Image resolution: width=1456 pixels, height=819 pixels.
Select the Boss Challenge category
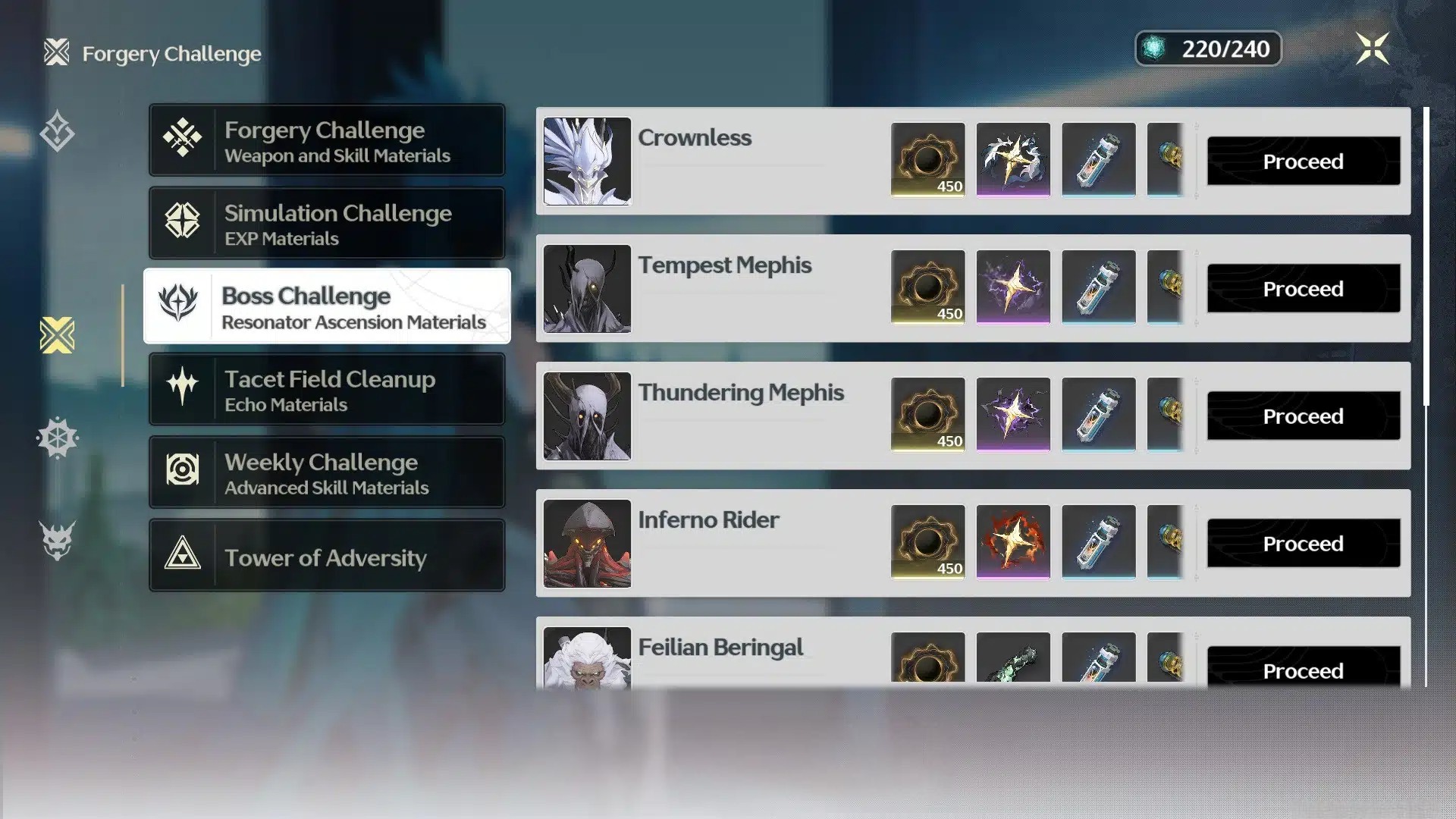(327, 306)
